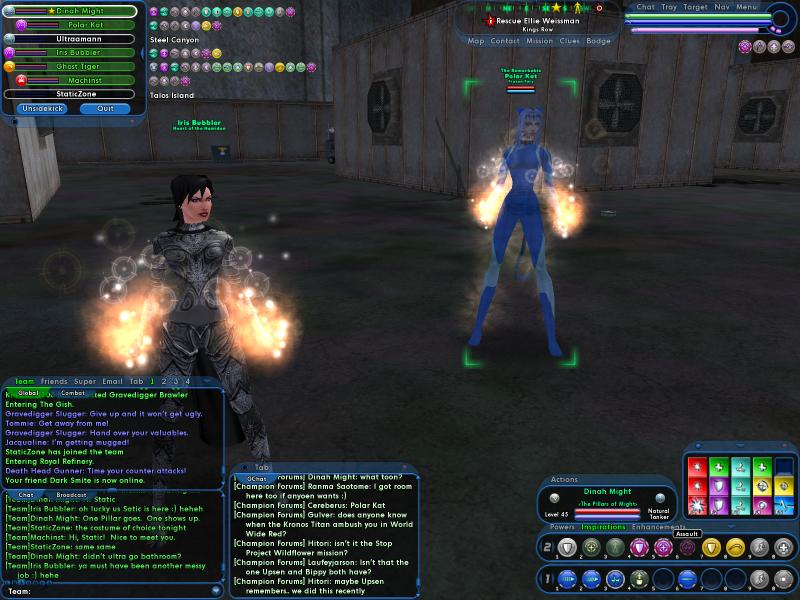Image resolution: width=800 pixels, height=600 pixels.
Task: Use the yellow shield power in tray two
Action: (708, 547)
